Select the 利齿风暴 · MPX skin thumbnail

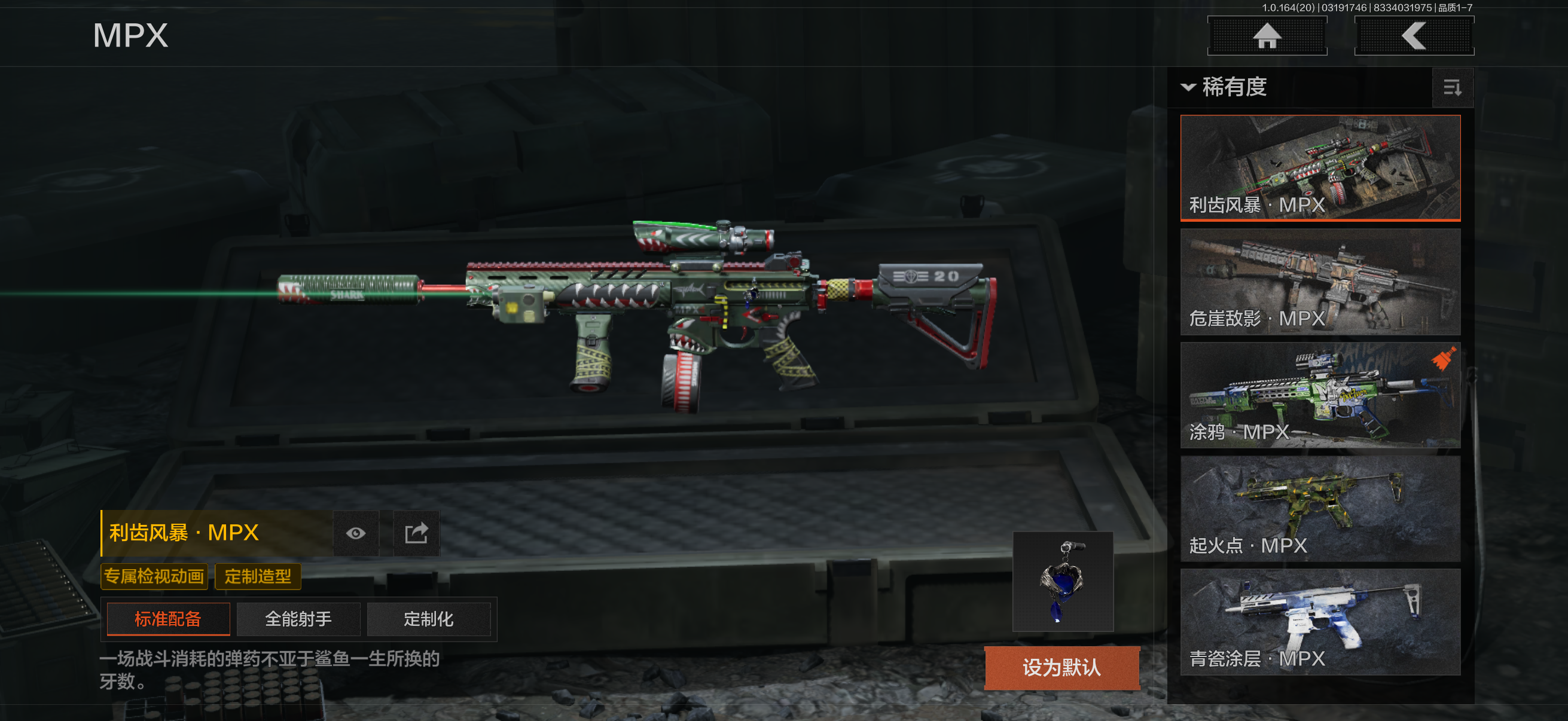tap(1320, 167)
